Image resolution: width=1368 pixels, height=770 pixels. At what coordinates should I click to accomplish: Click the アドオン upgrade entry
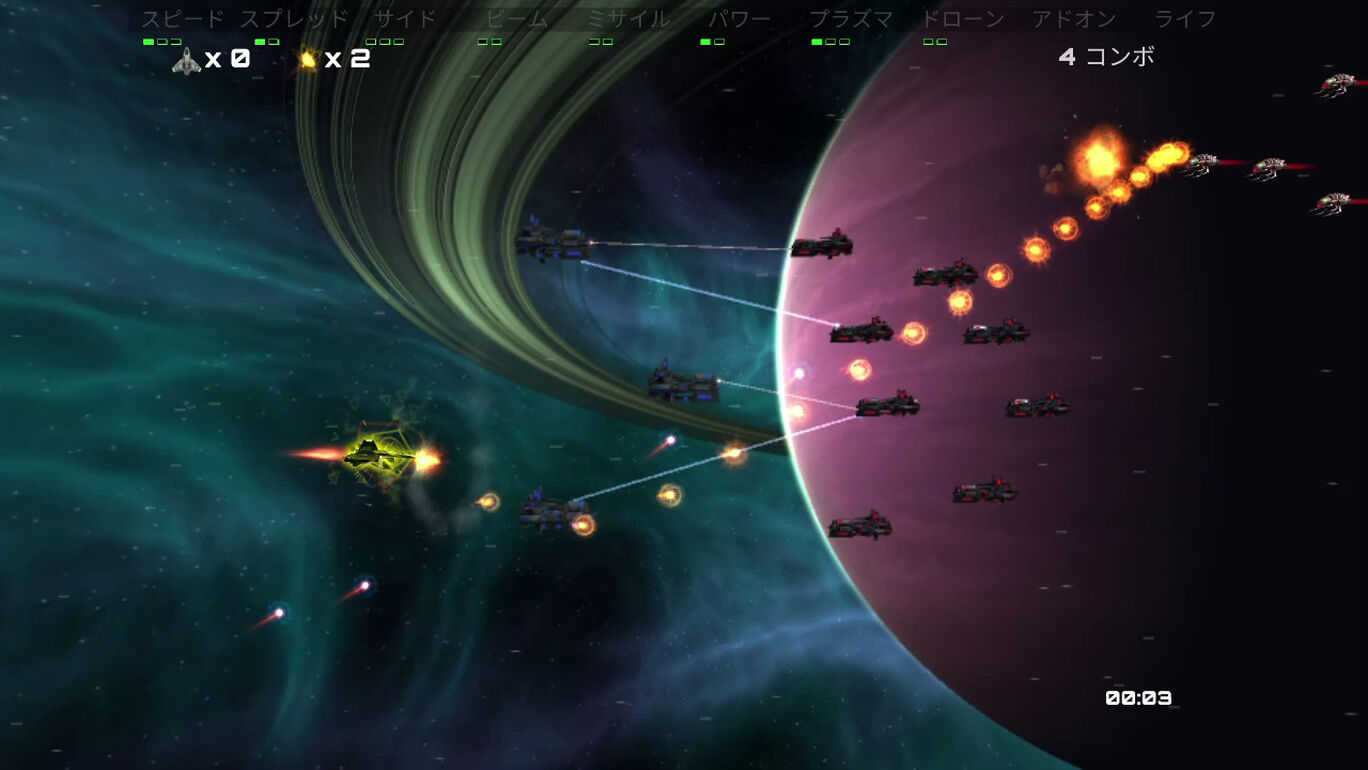point(1074,19)
